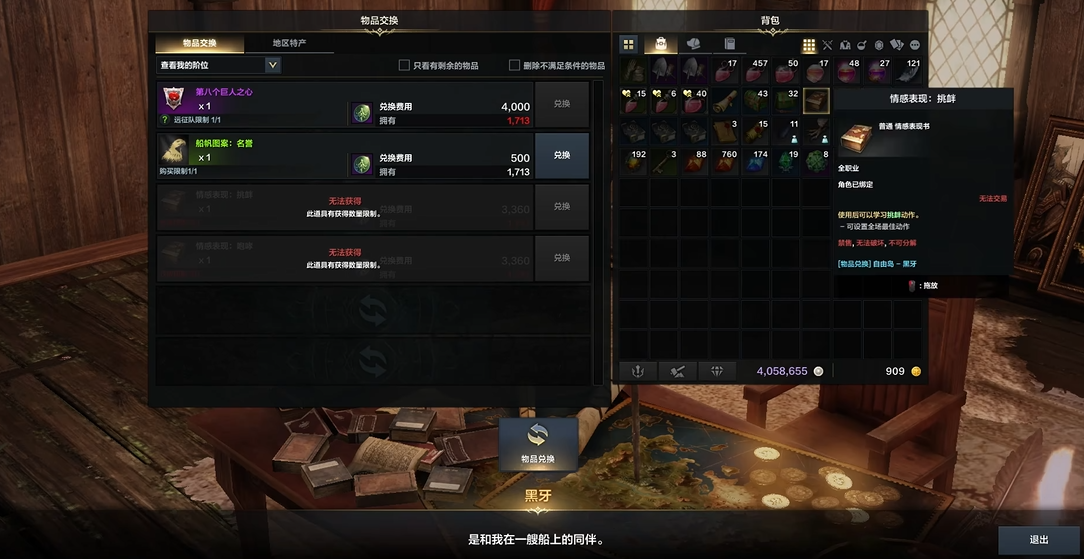Select the highlighted emote book inventory slot
This screenshot has height=559, width=1084.
click(x=816, y=101)
